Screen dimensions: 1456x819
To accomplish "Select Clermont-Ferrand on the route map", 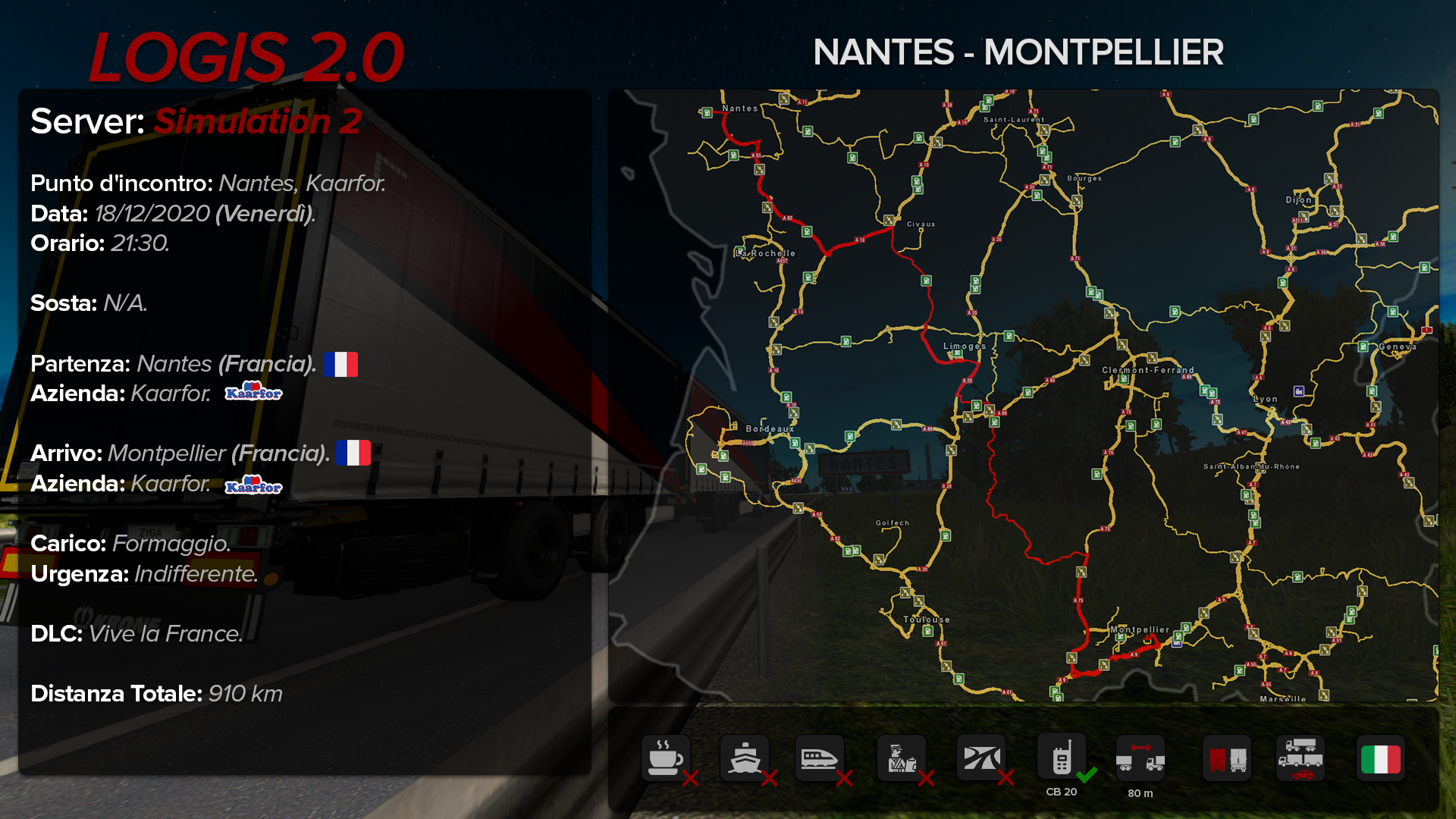I will click(1148, 370).
